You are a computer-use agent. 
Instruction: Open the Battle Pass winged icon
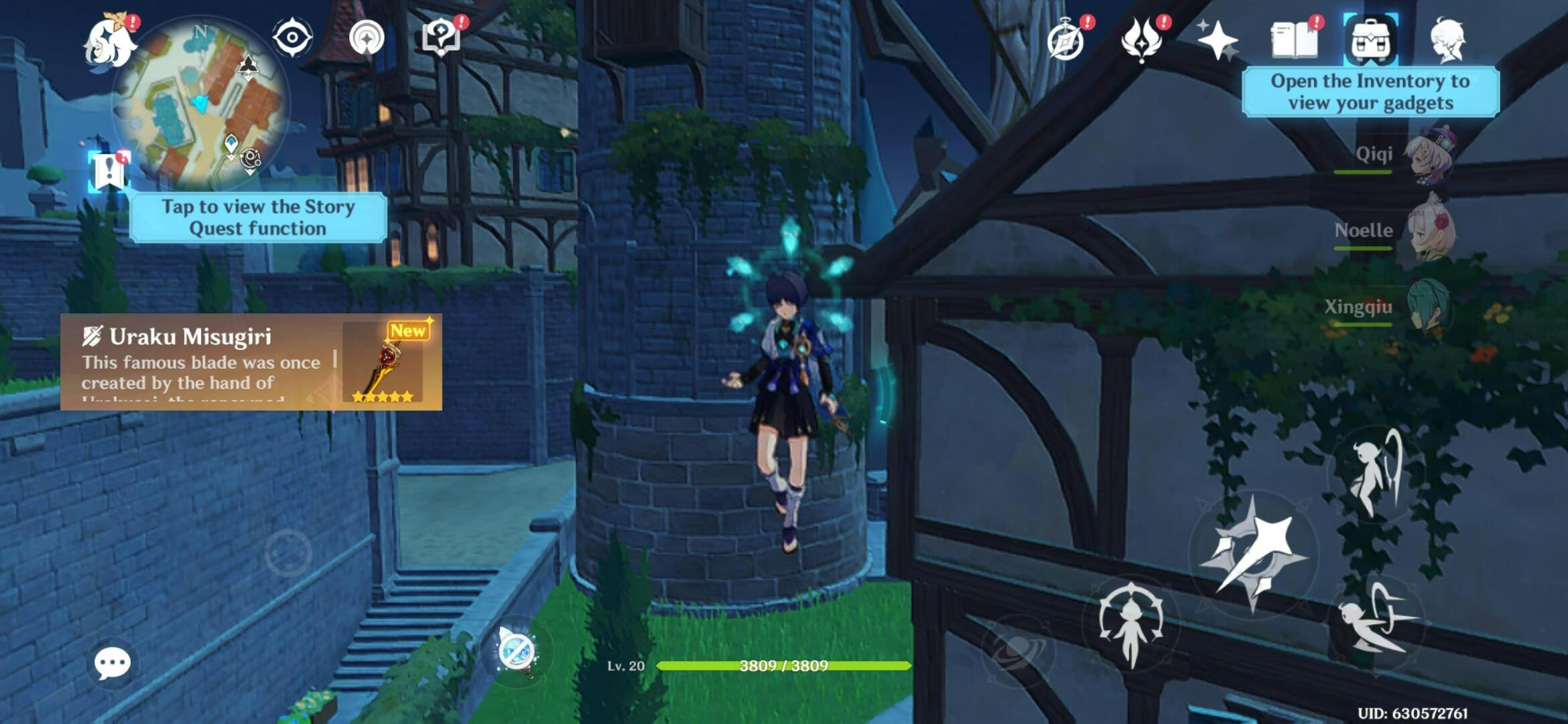pyautogui.click(x=1141, y=40)
